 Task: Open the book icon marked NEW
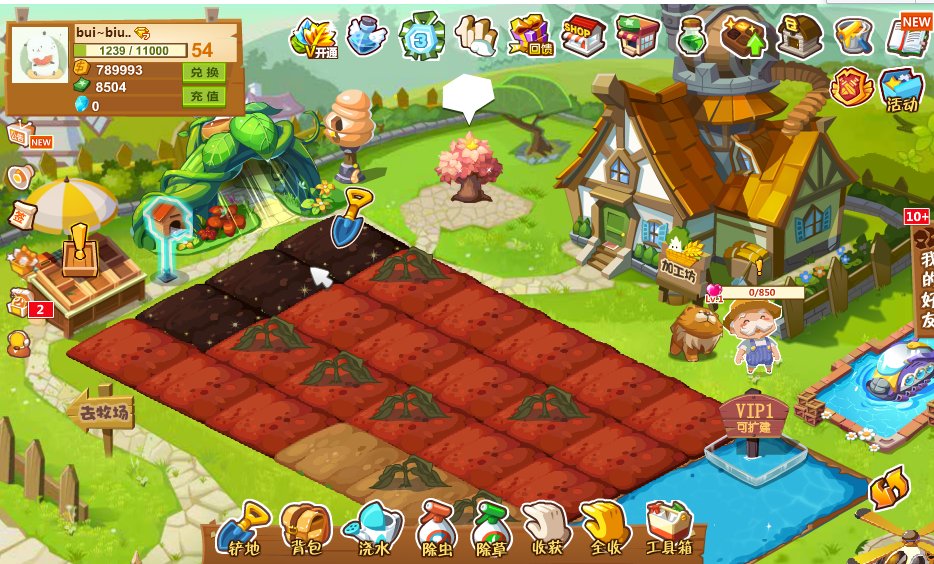click(x=908, y=36)
